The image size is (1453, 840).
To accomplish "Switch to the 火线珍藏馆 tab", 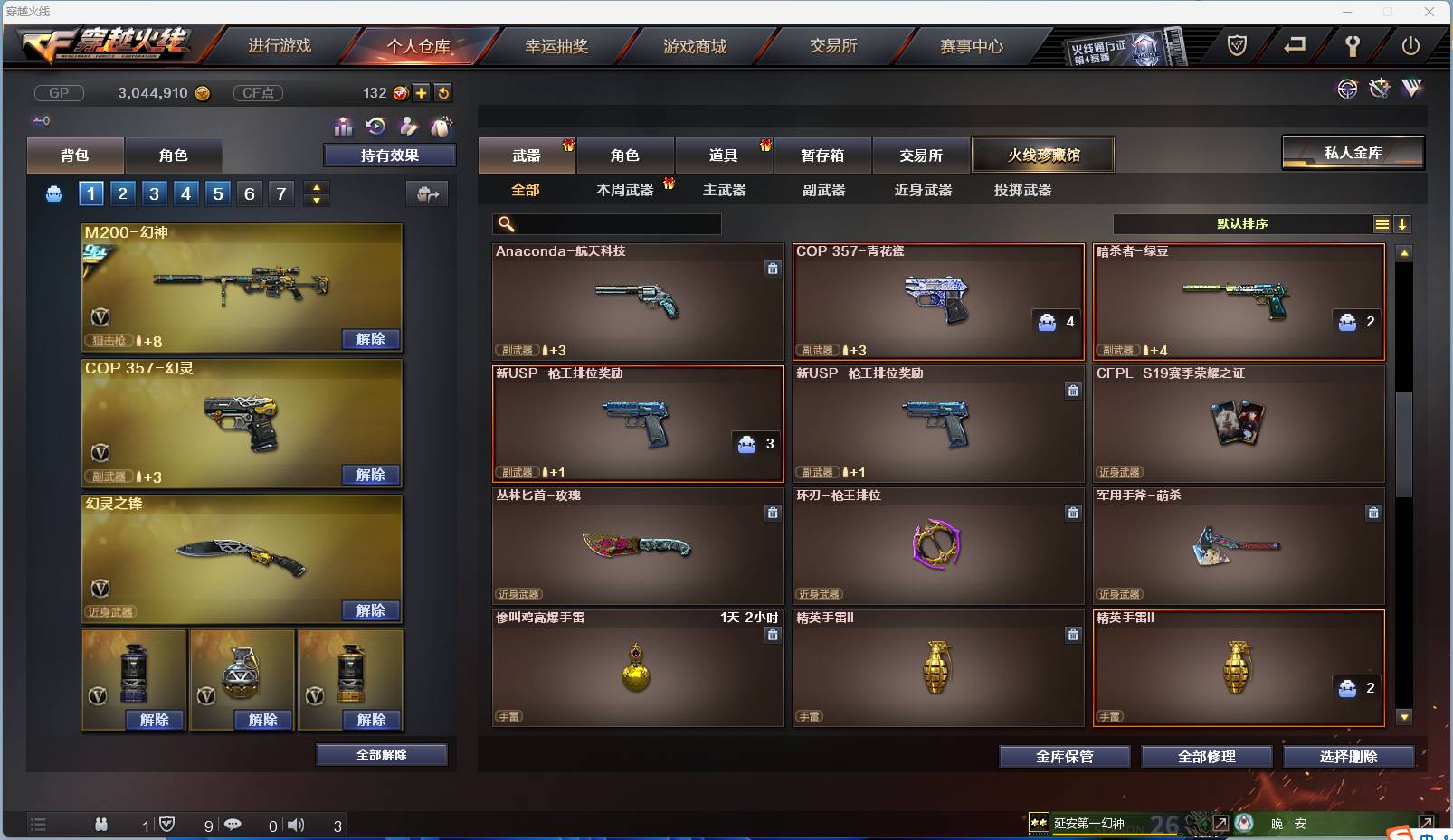I will [1044, 155].
